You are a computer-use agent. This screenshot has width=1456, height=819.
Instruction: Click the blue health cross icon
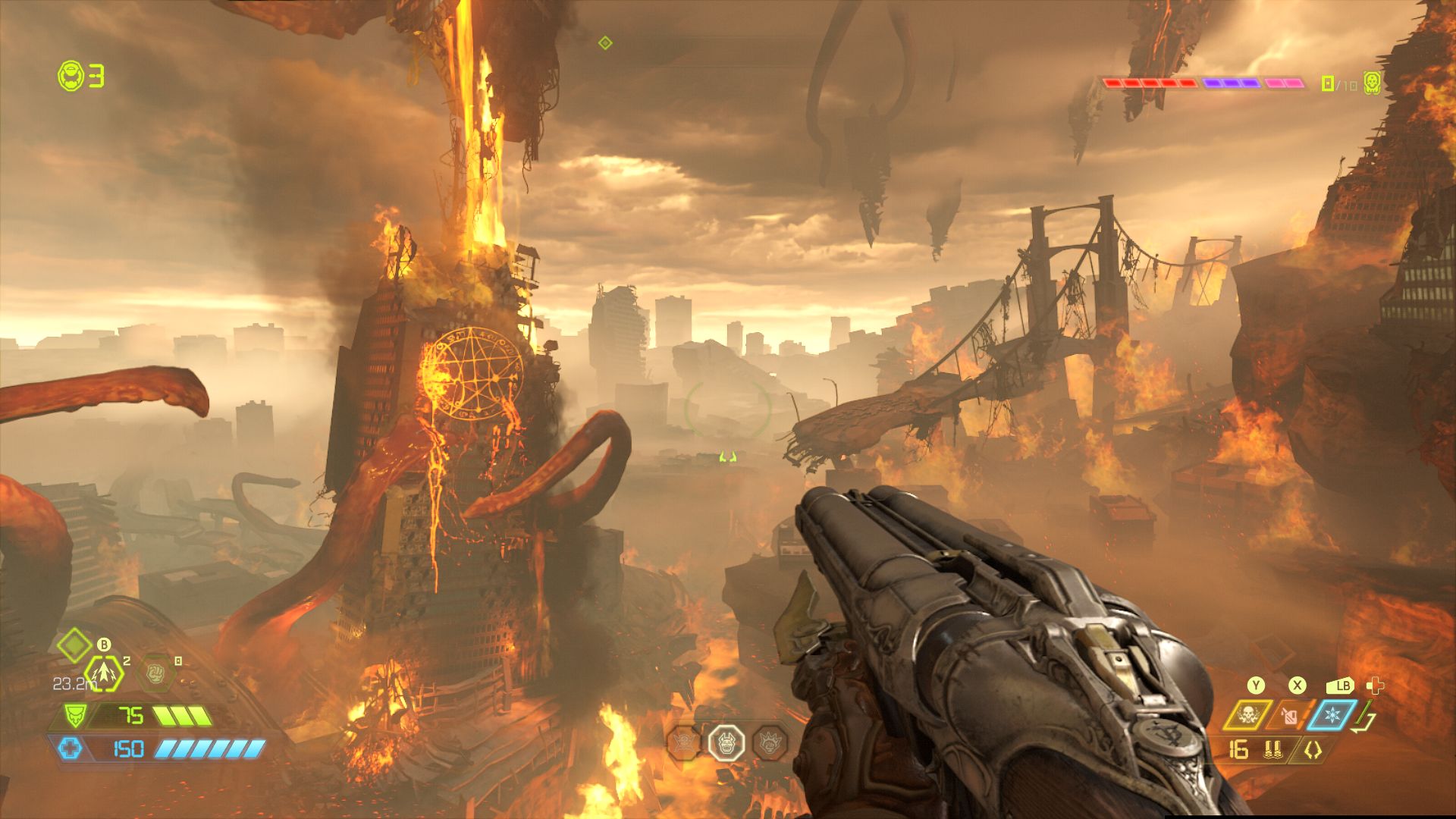tap(71, 747)
